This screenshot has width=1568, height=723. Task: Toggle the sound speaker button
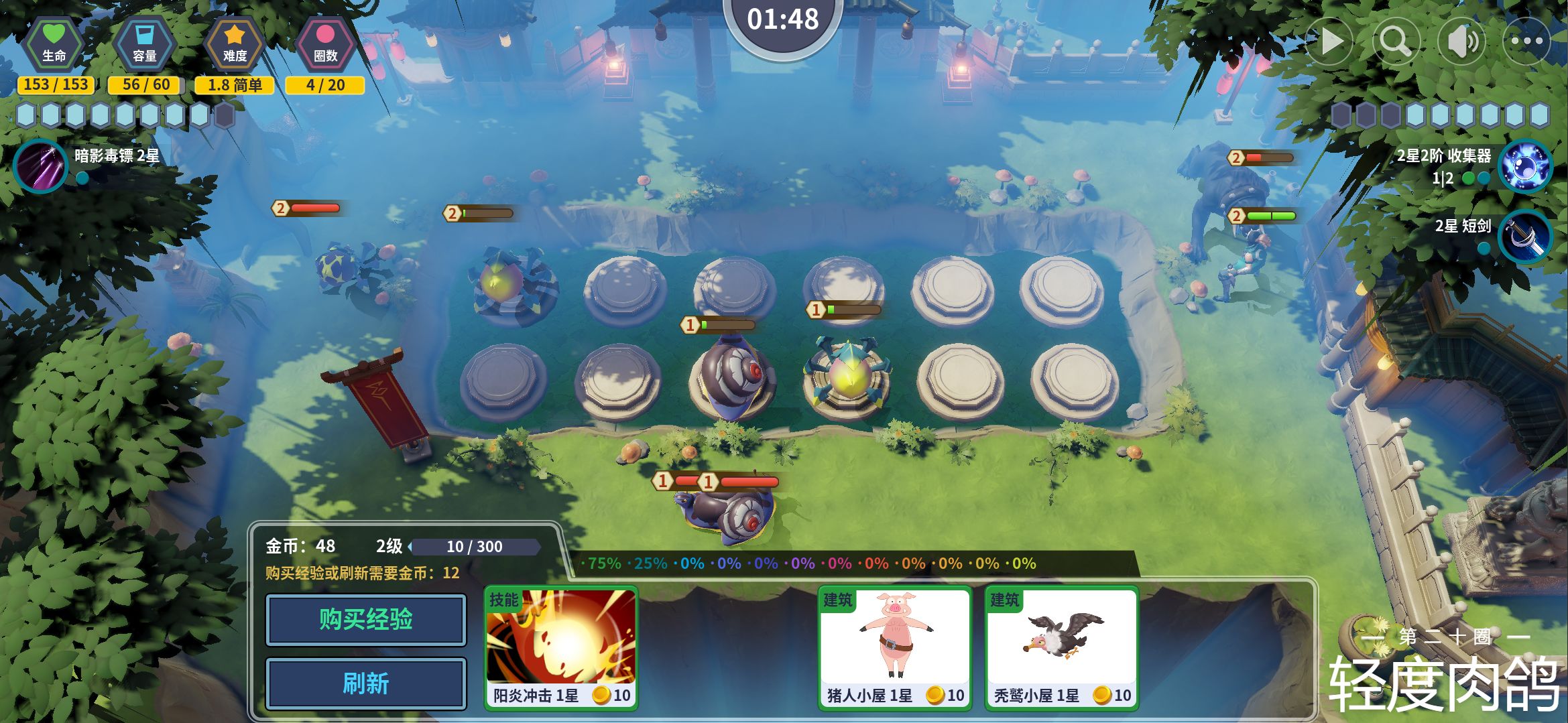pyautogui.click(x=1462, y=42)
